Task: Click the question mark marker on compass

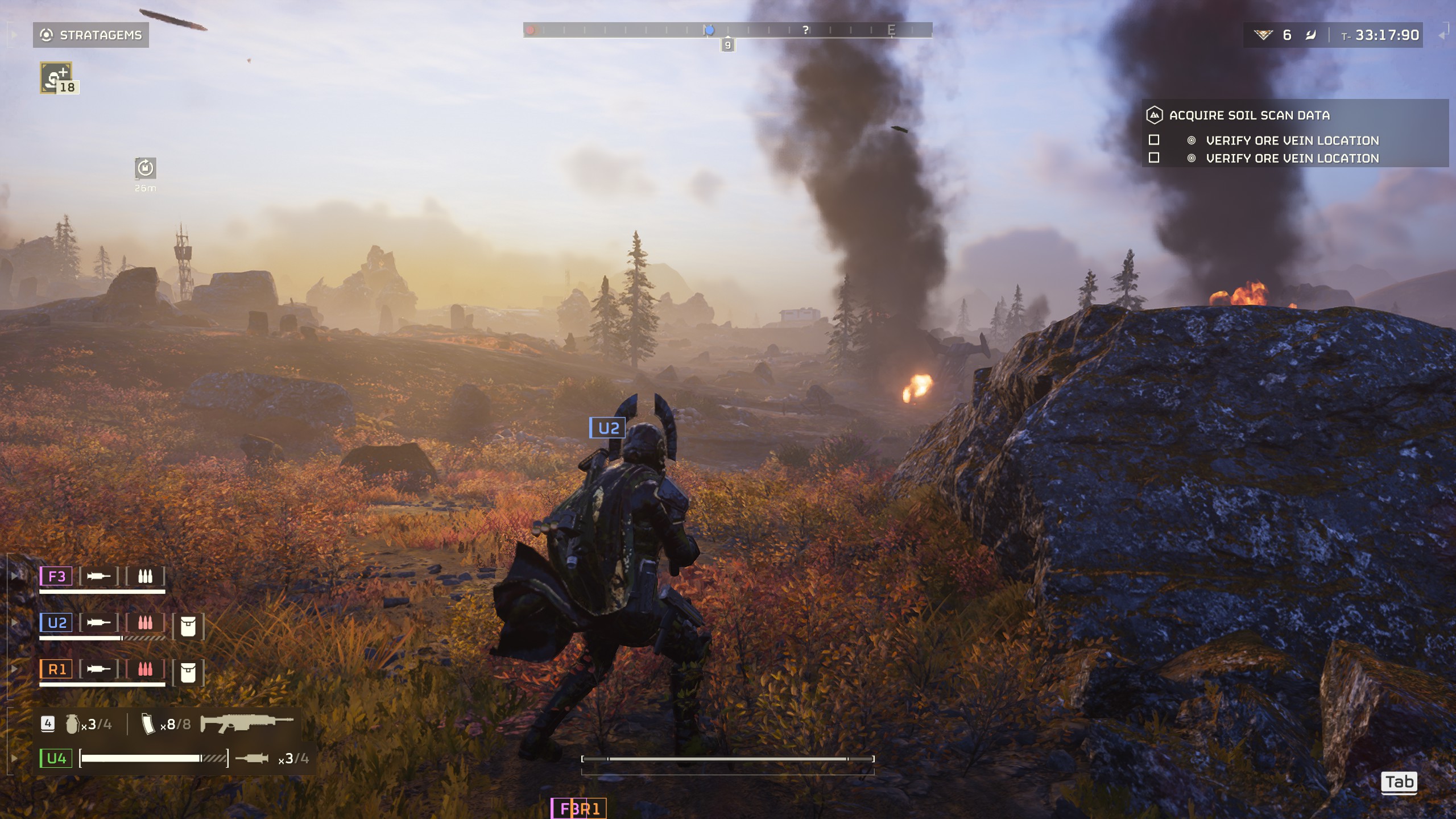Action: [x=805, y=30]
